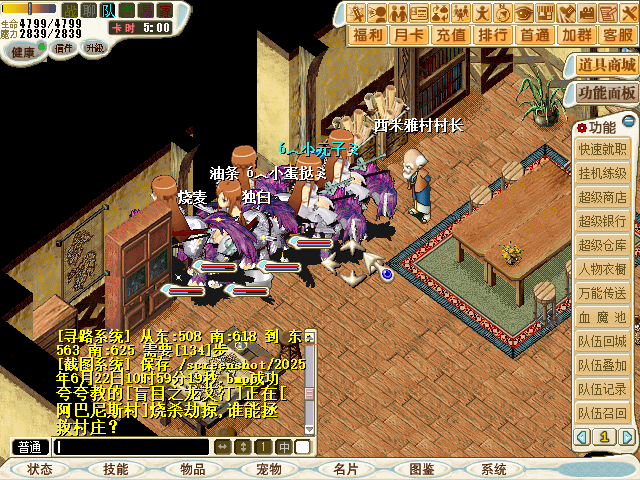
Task: Click the 月卡 monthly card button
Action: [410, 34]
